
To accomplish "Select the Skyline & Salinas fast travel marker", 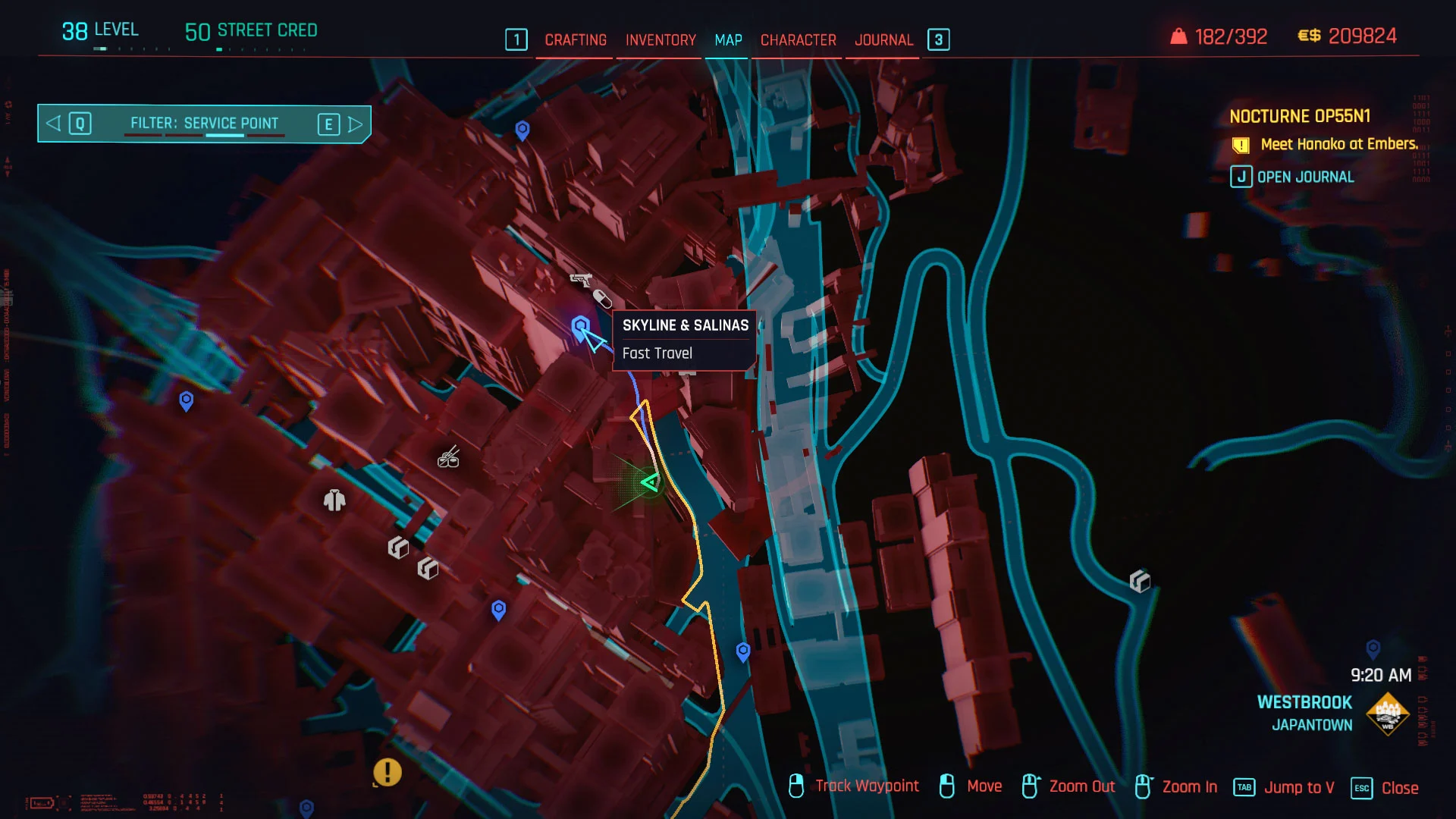I will 580,328.
